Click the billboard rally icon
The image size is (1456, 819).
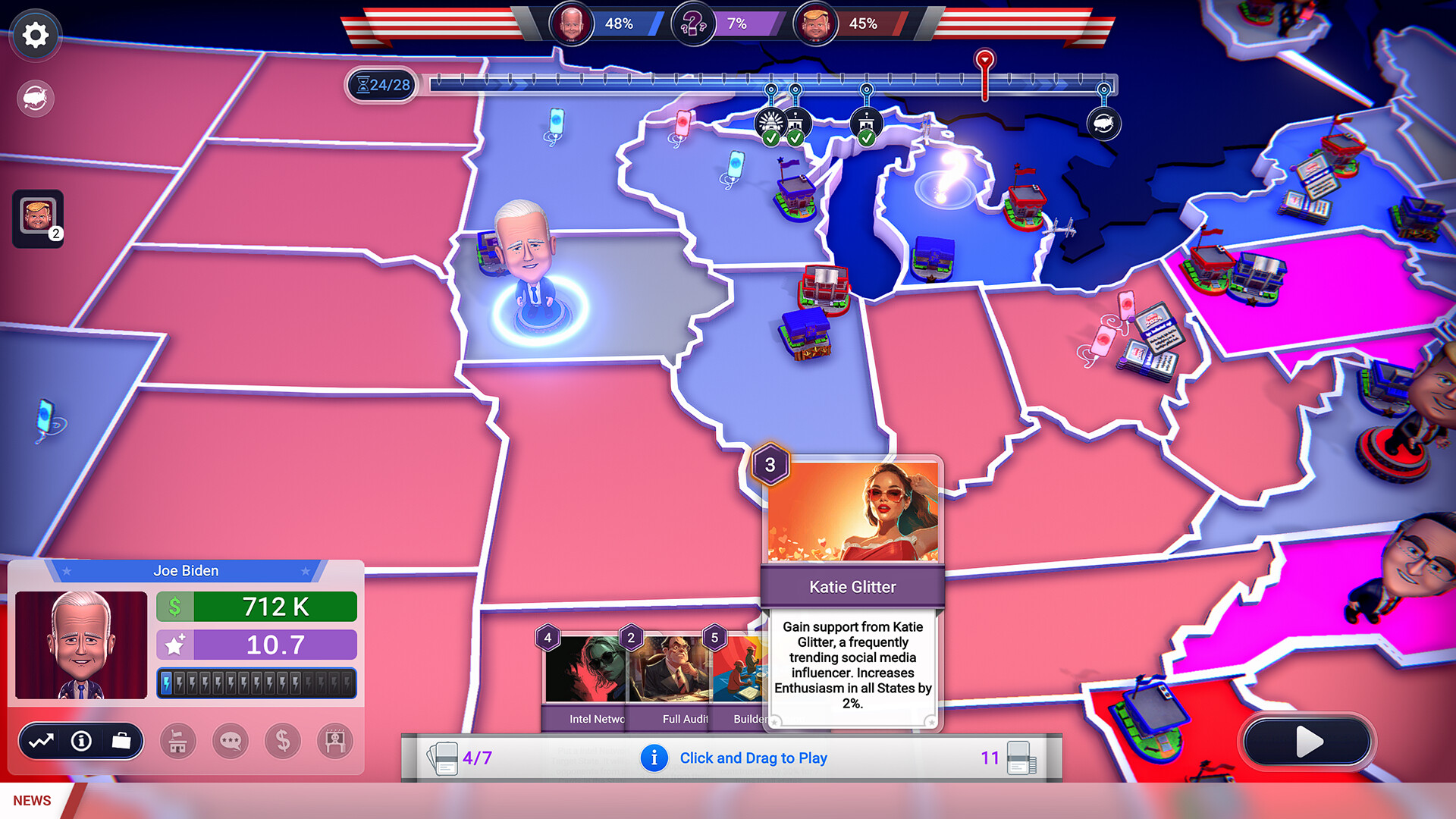(334, 741)
